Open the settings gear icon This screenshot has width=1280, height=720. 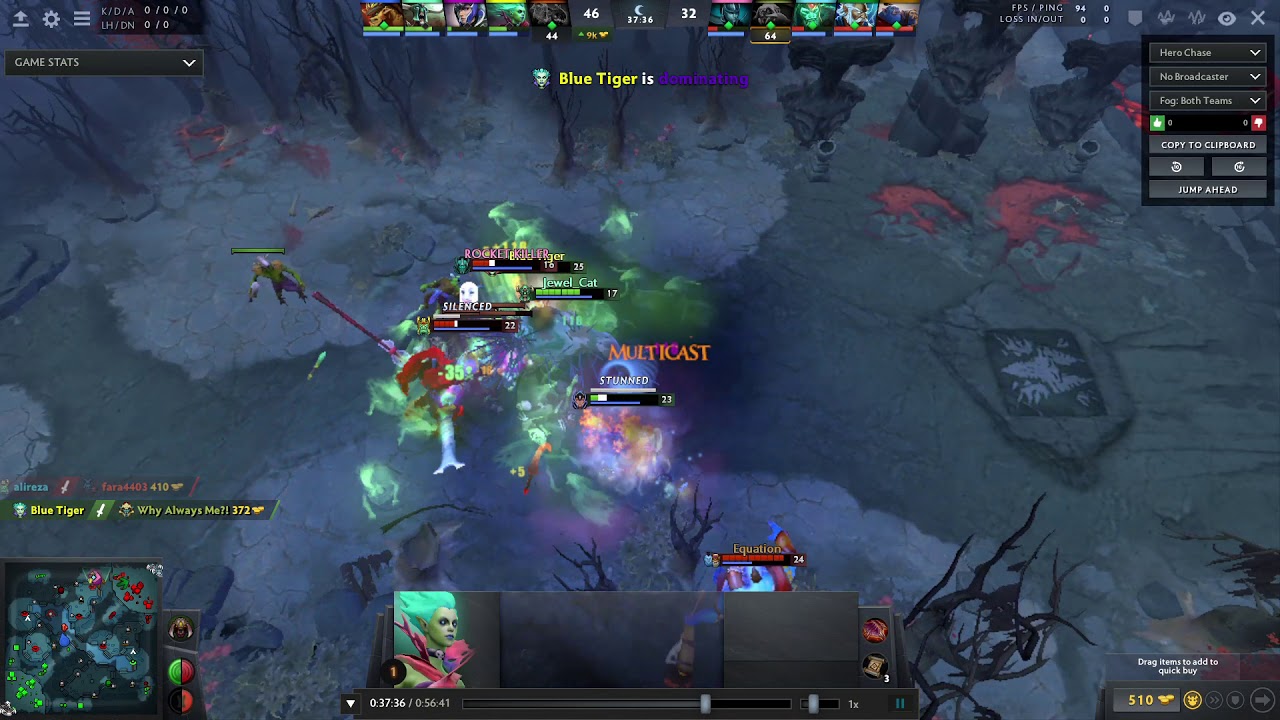pyautogui.click(x=51, y=18)
